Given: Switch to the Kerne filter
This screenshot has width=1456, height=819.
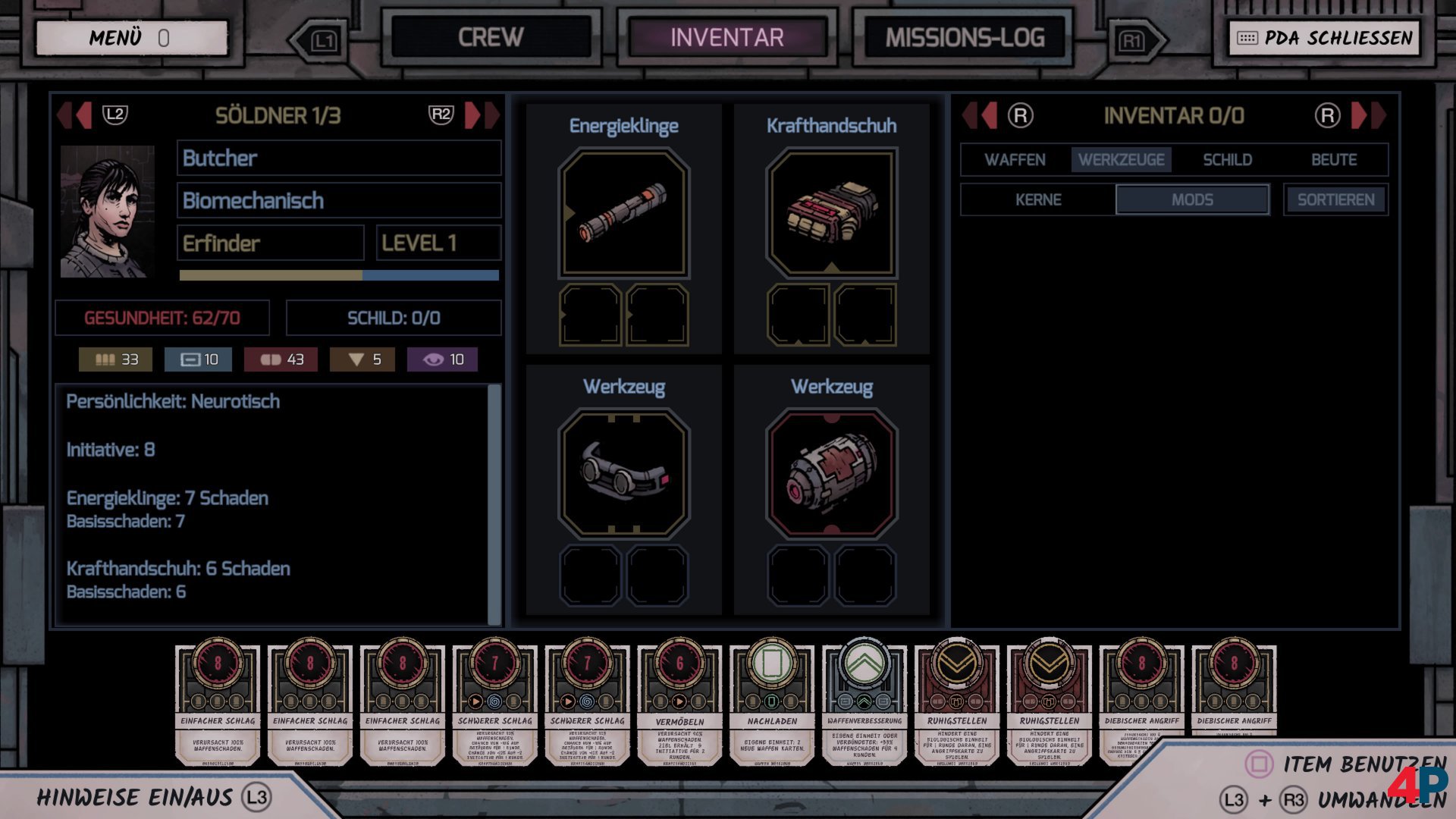Looking at the screenshot, I should click(1038, 200).
